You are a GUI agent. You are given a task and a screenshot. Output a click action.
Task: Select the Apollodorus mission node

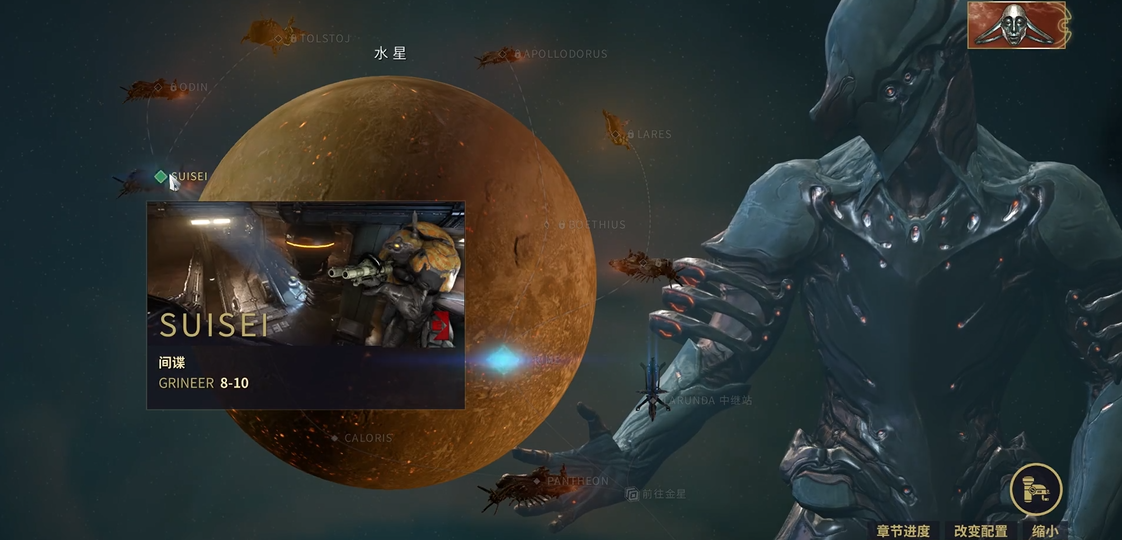click(x=520, y=54)
